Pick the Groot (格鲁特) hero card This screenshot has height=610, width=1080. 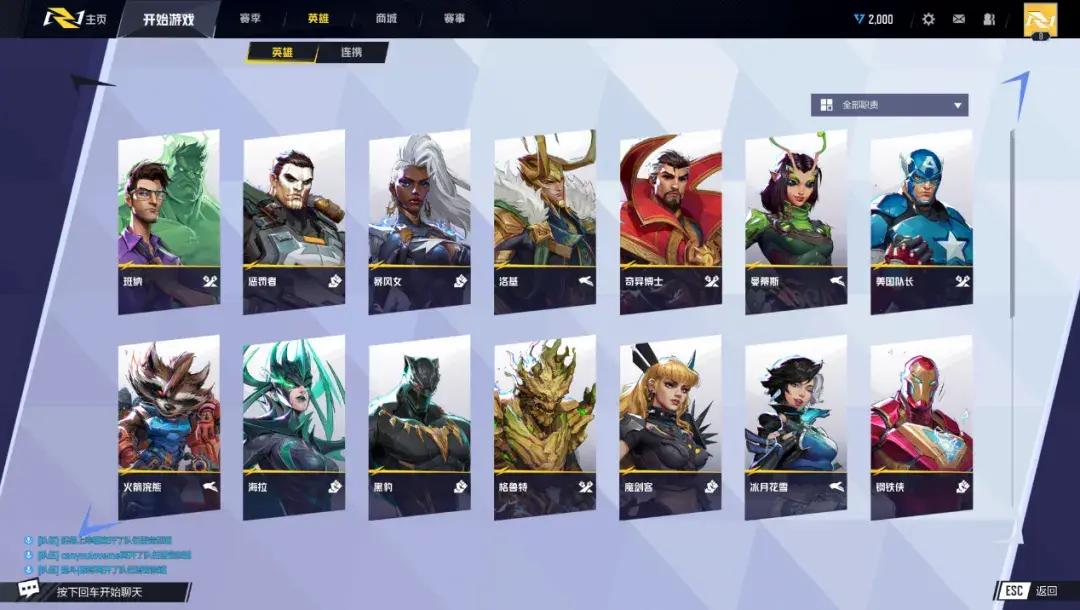point(545,426)
